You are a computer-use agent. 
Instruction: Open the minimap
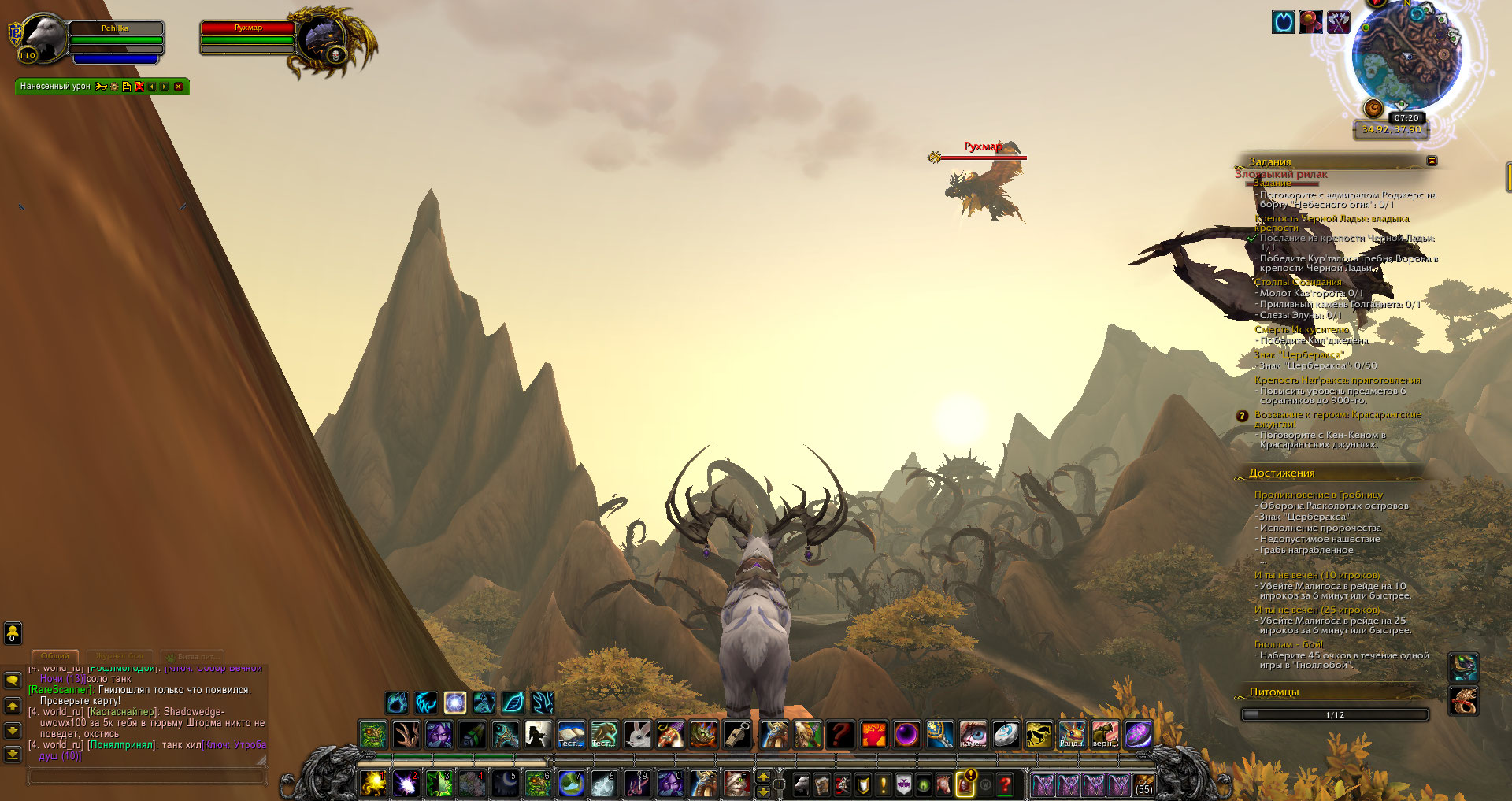[x=1406, y=59]
